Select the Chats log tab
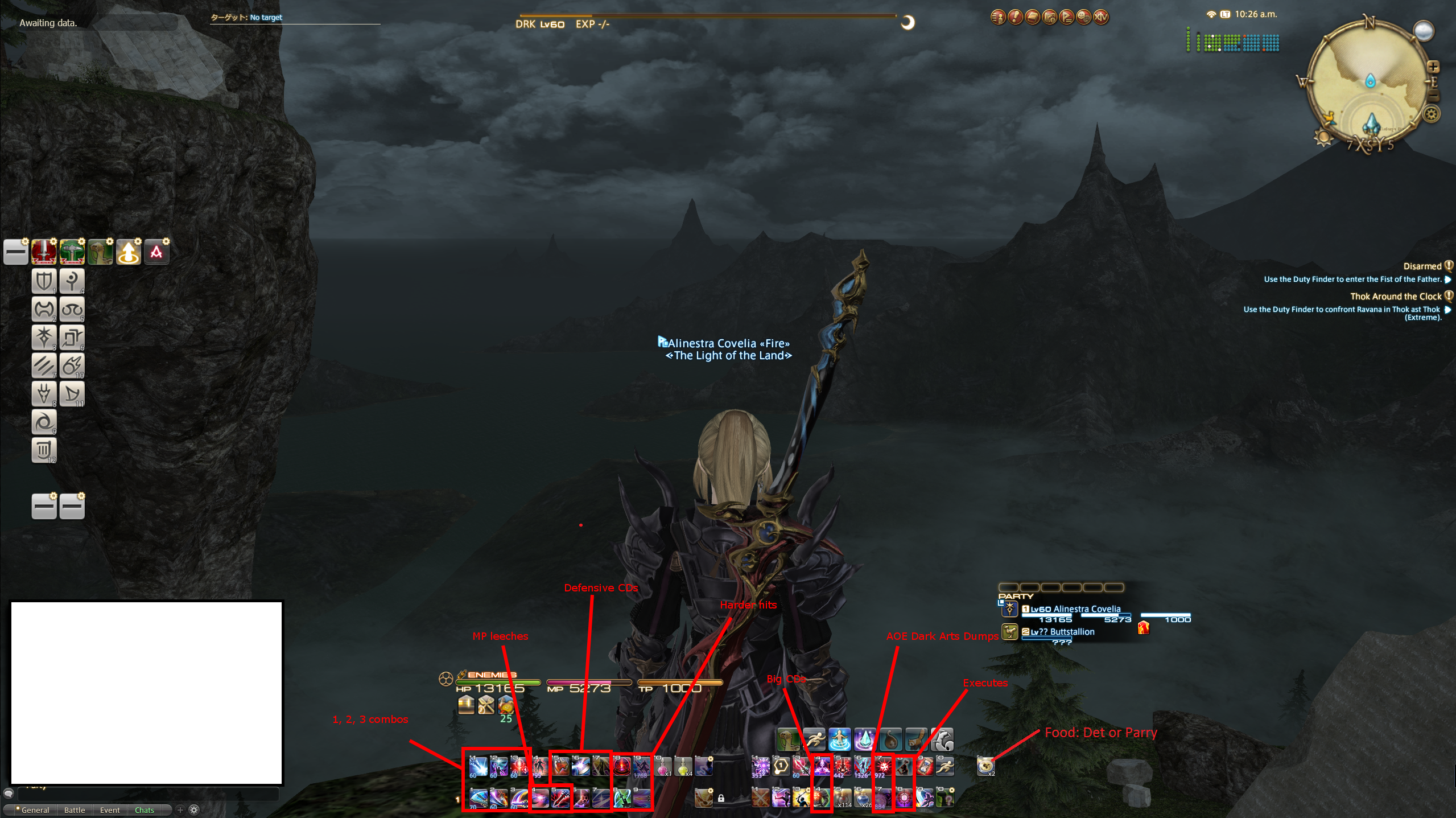Image resolution: width=1456 pixels, height=818 pixels. [x=145, y=810]
